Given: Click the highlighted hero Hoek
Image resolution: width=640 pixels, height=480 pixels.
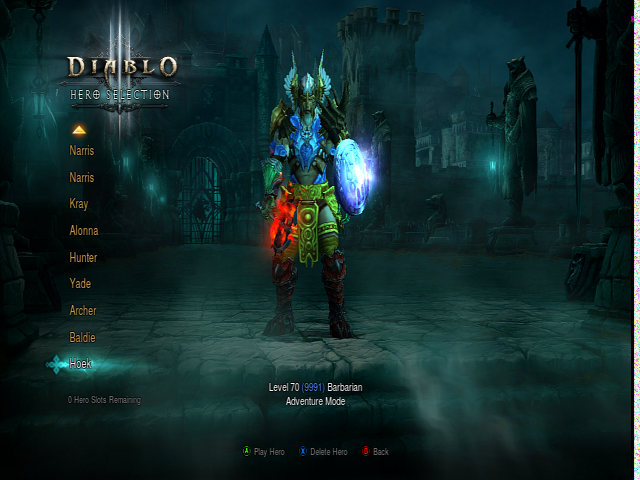Looking at the screenshot, I should tap(80, 364).
